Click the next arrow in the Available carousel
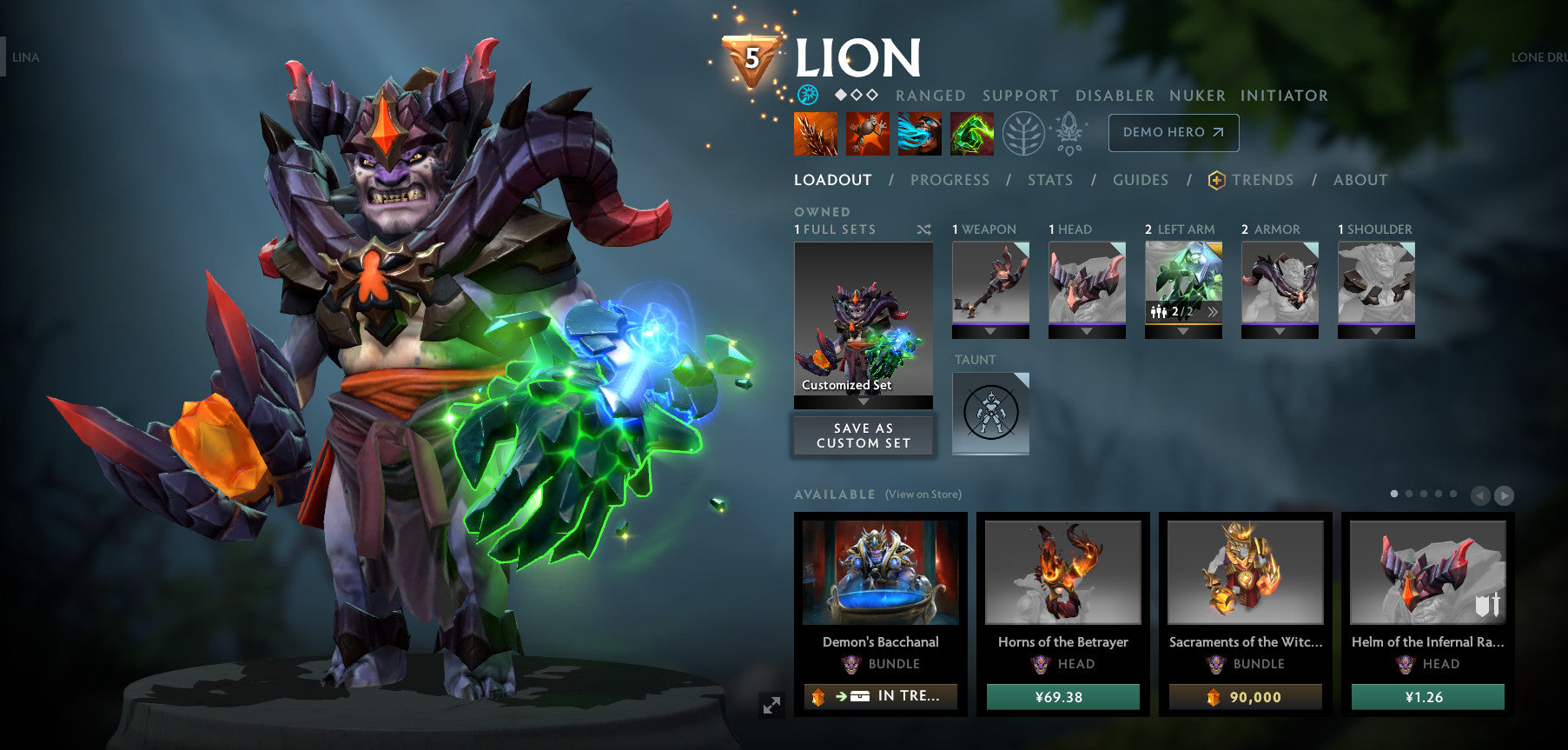The image size is (1568, 750). tap(1504, 495)
